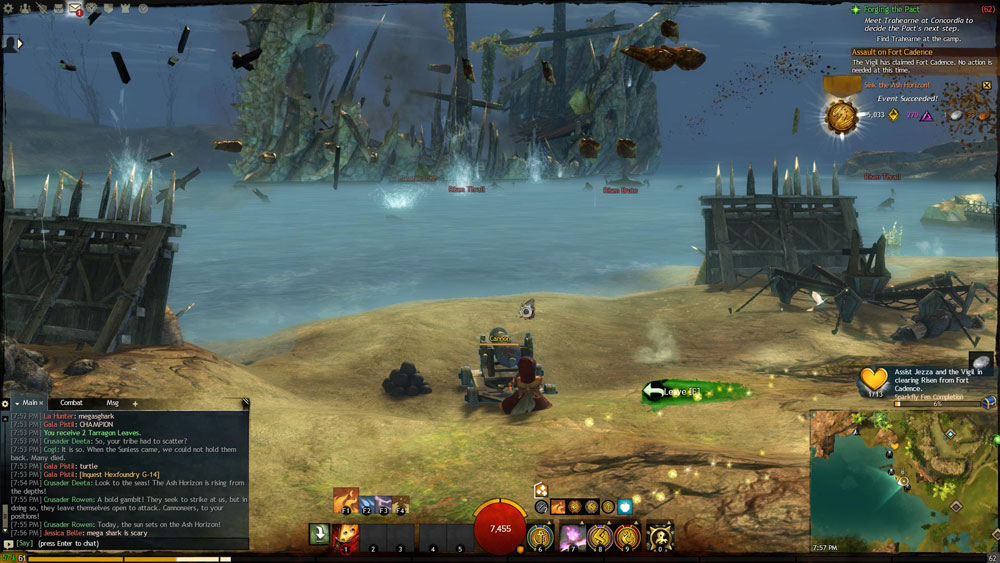The width and height of the screenshot is (1000, 563).
Task: Select the Forging the Pact story objective
Action: pos(892,10)
